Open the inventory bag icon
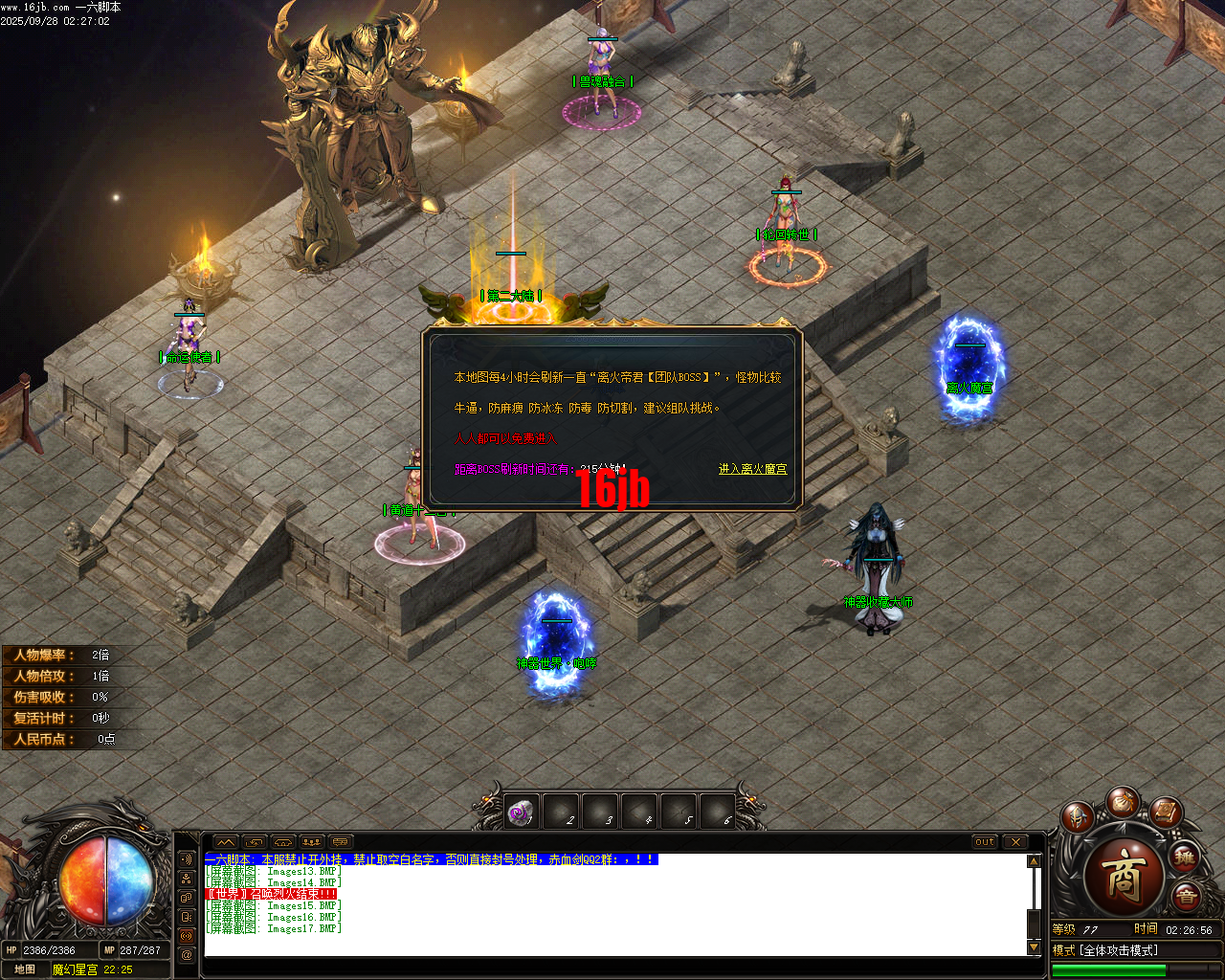The height and width of the screenshot is (980, 1225). point(1122,805)
